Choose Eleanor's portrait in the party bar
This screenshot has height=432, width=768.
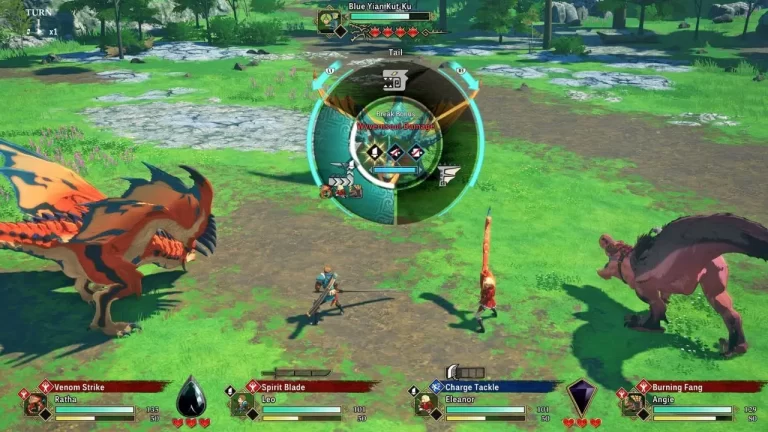pyautogui.click(x=426, y=404)
